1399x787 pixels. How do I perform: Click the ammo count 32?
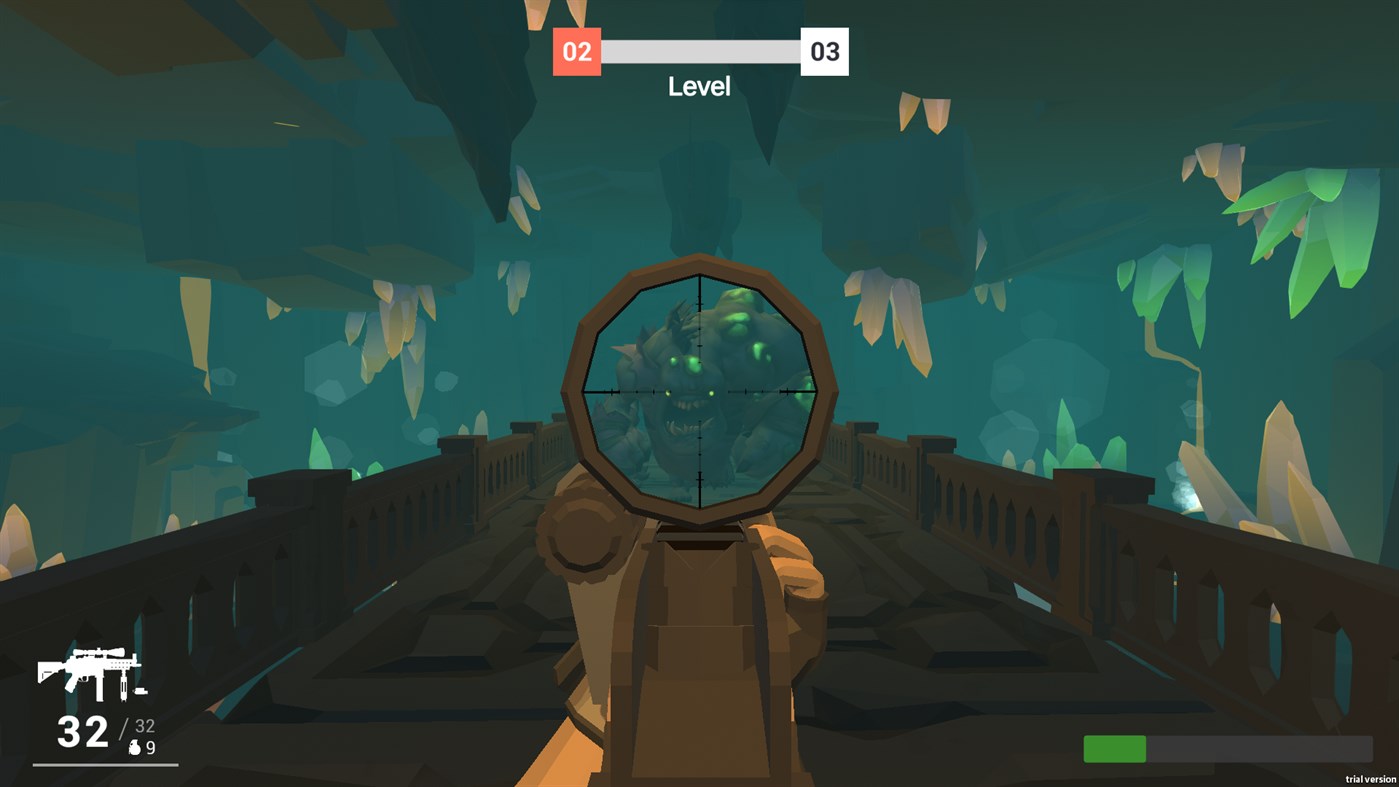83,729
